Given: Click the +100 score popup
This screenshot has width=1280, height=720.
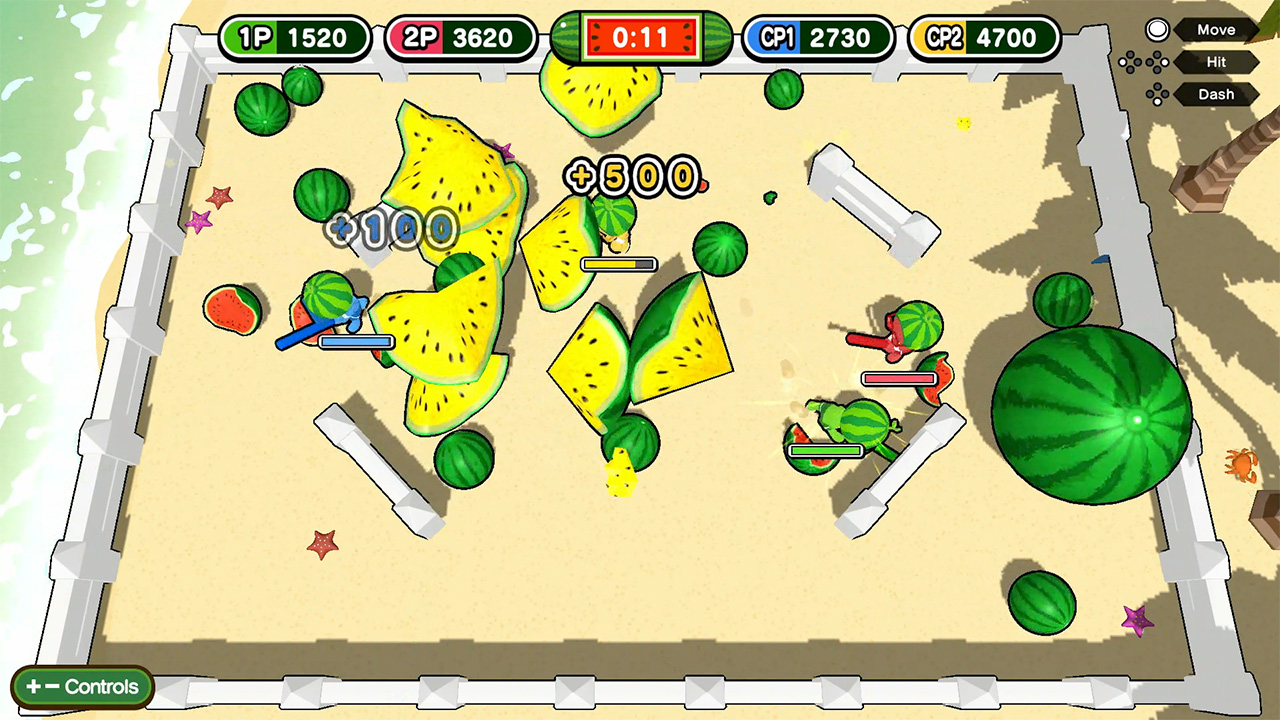Looking at the screenshot, I should (x=392, y=228).
